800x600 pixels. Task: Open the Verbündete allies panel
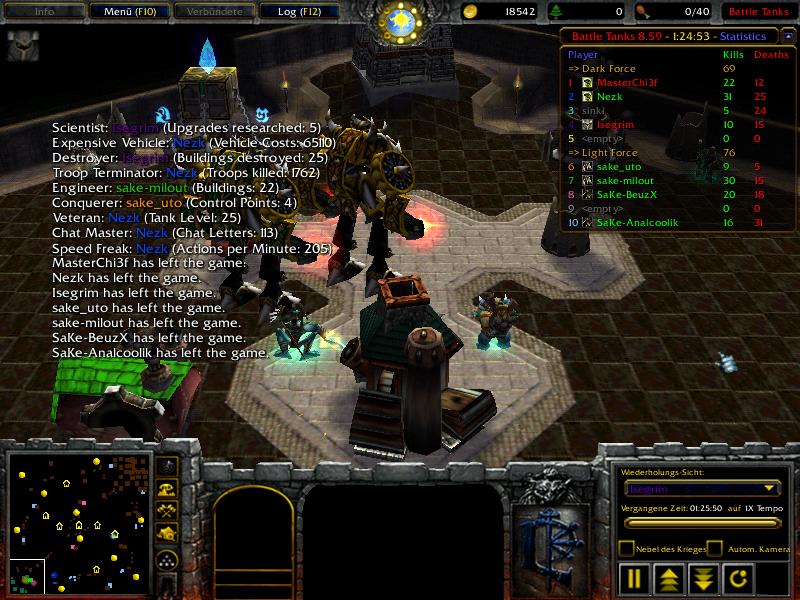[213, 11]
